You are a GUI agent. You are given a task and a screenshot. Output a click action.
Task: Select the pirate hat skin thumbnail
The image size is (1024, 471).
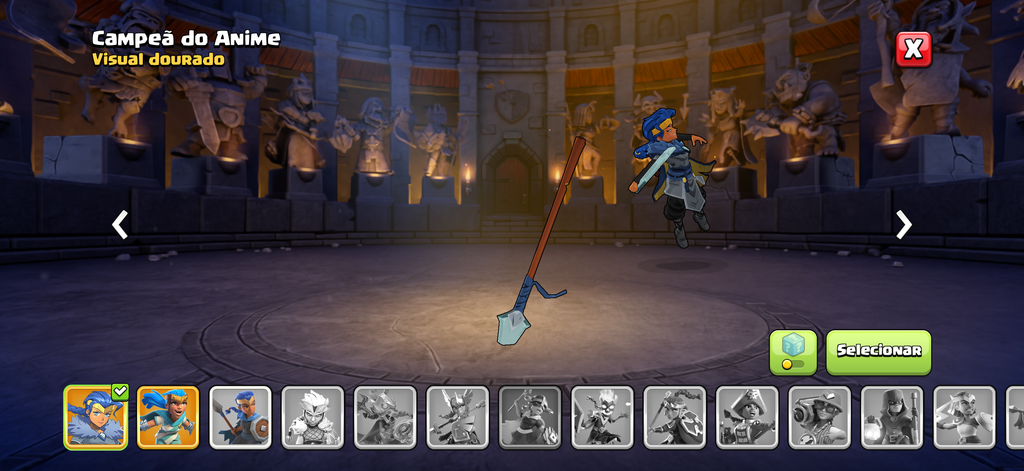[x=747, y=417]
